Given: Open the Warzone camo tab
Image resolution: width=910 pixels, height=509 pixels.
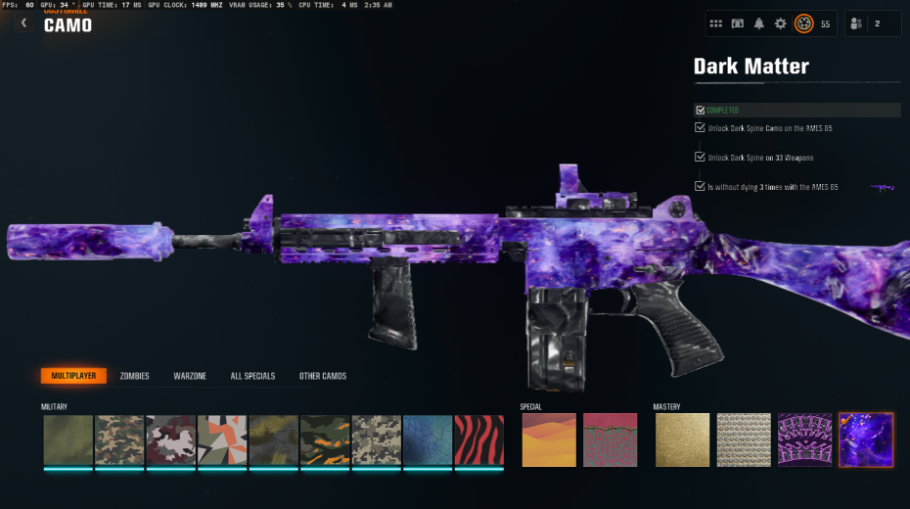Looking at the screenshot, I should coord(190,376).
